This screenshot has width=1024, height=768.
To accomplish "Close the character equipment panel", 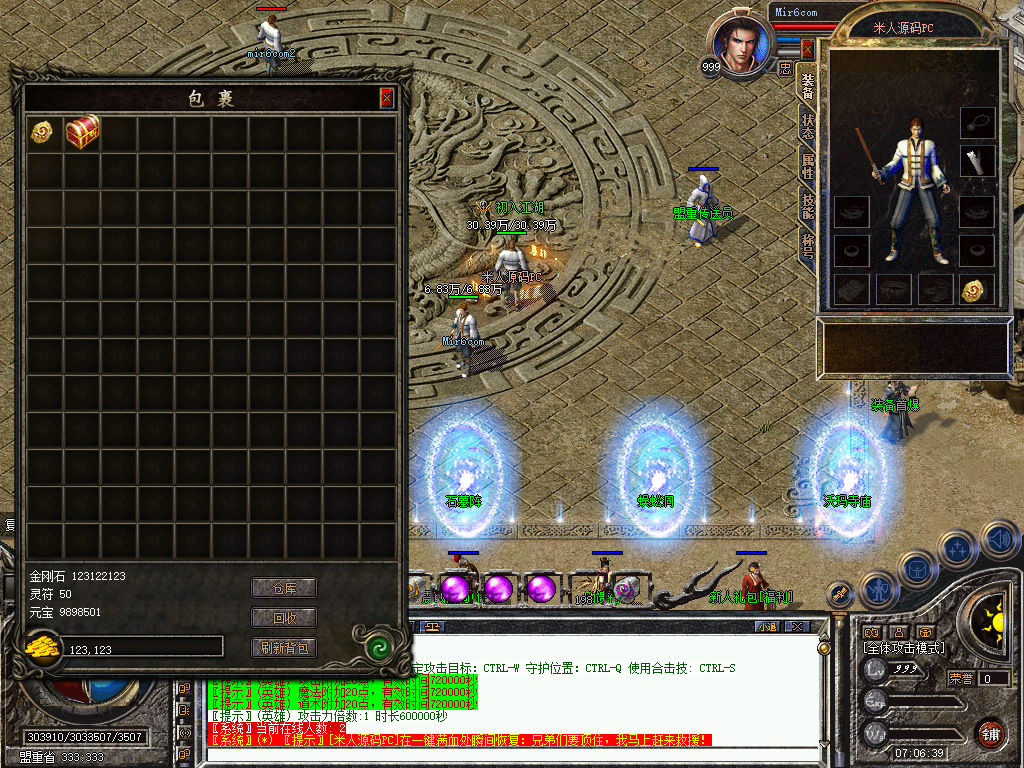I will (x=809, y=47).
